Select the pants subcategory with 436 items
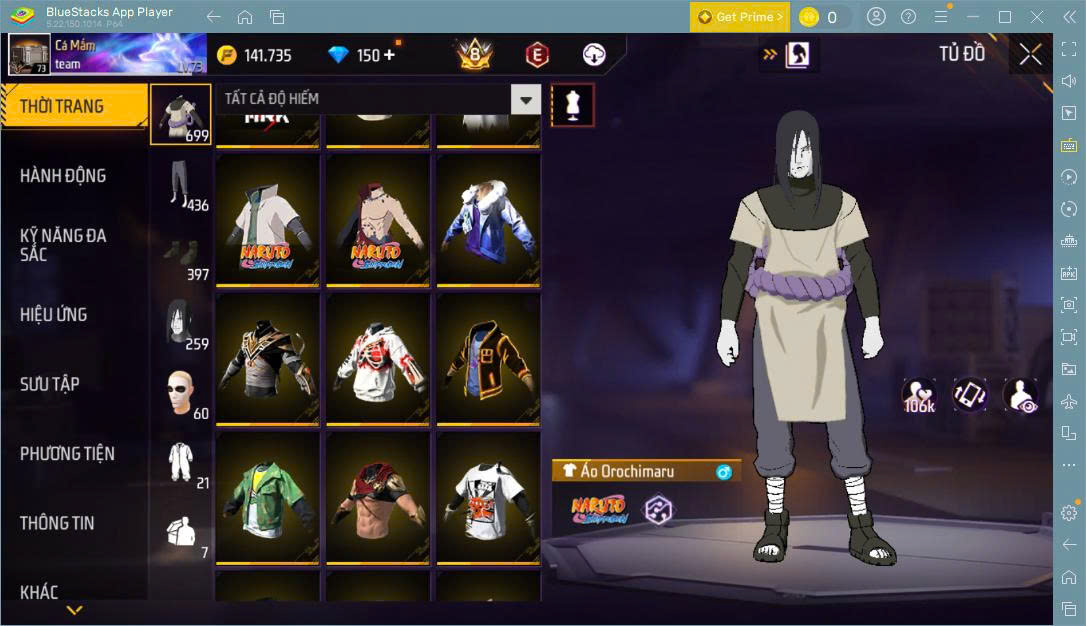Screen dimensions: 1086x626 [181, 185]
